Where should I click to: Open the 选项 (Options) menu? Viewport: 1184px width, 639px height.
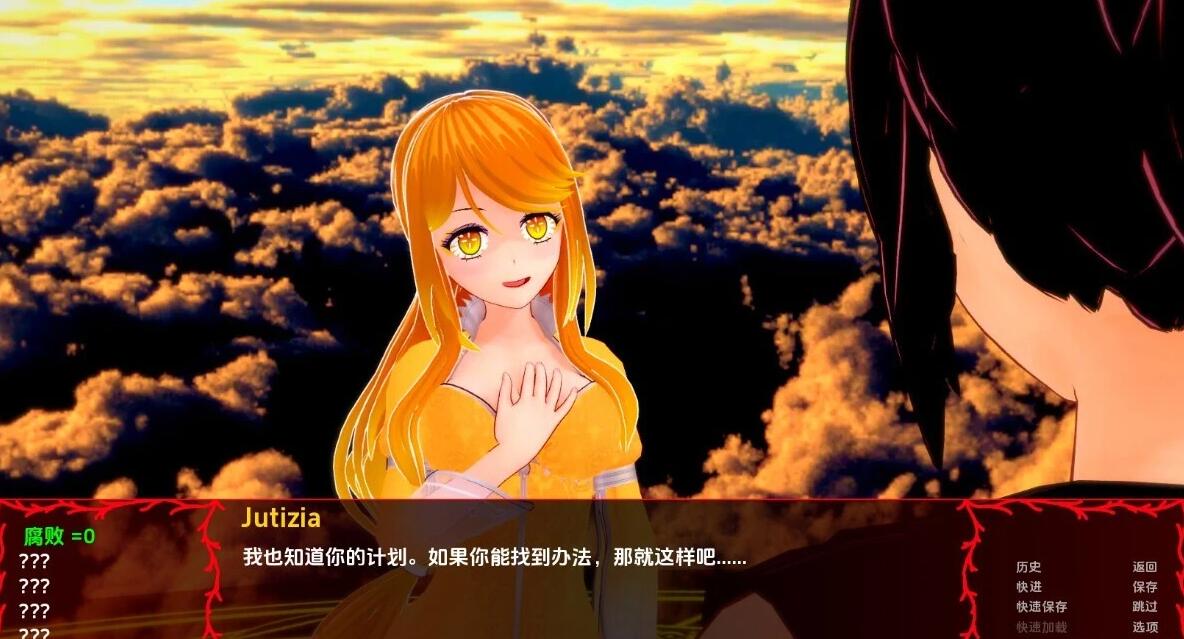click(1145, 627)
